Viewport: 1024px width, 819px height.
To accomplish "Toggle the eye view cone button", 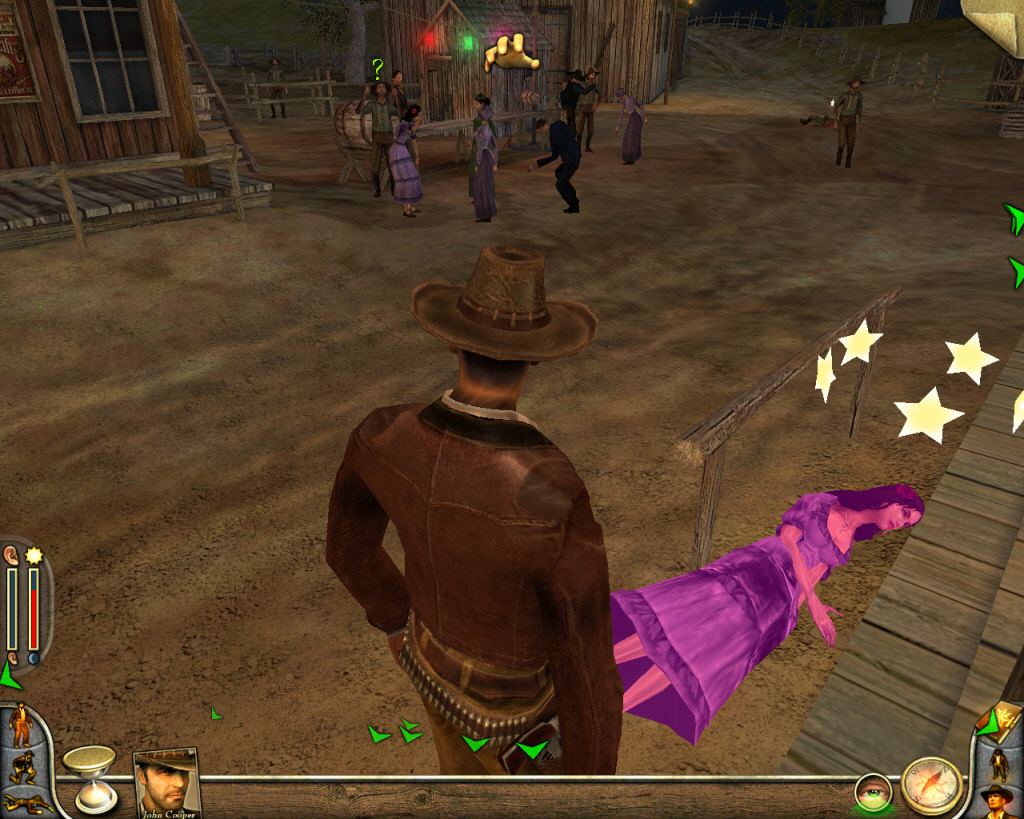I will coord(872,794).
